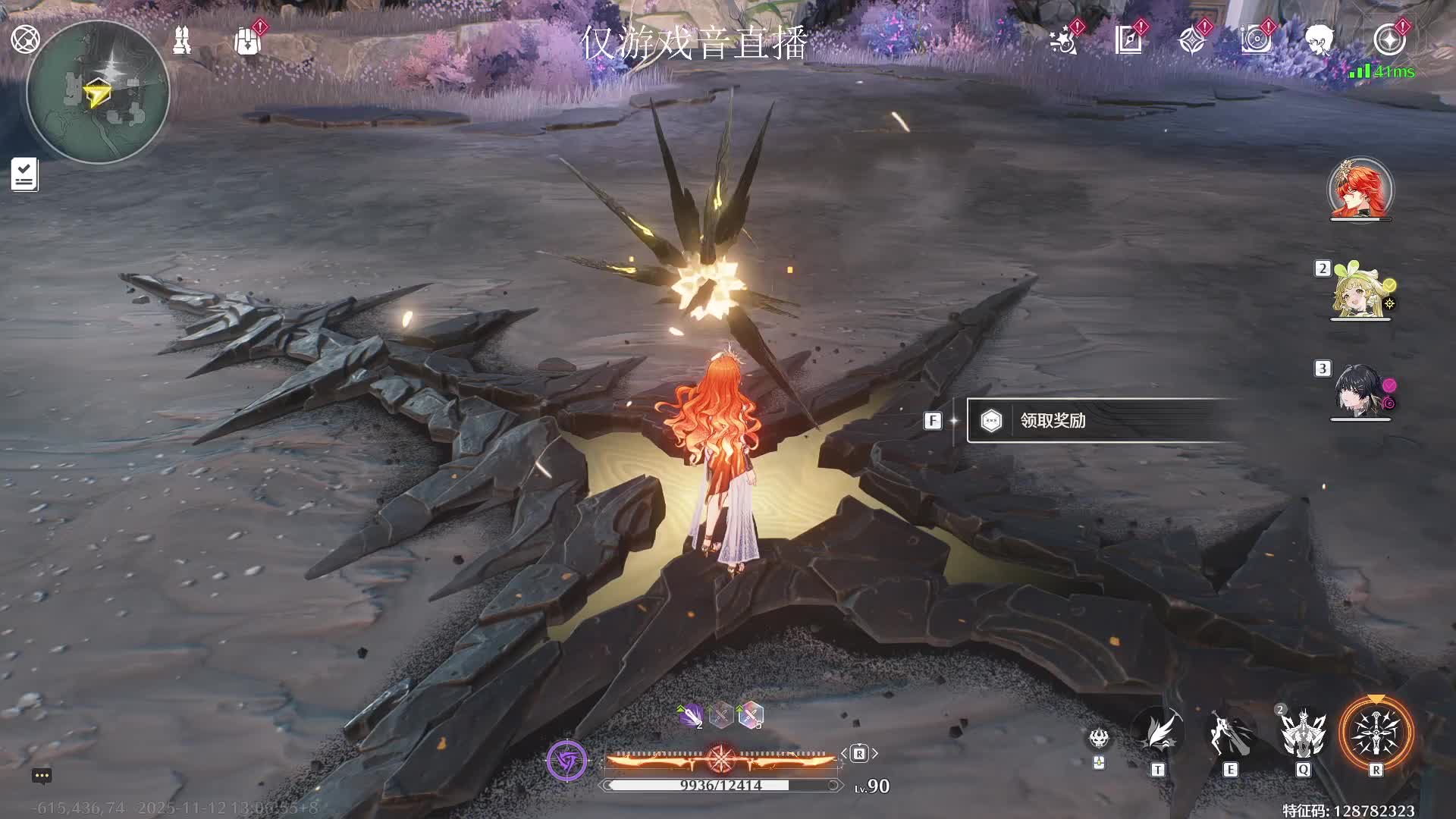Open the tower challenge icon
Image resolution: width=1456 pixels, height=819 pixels.
coord(182,40)
